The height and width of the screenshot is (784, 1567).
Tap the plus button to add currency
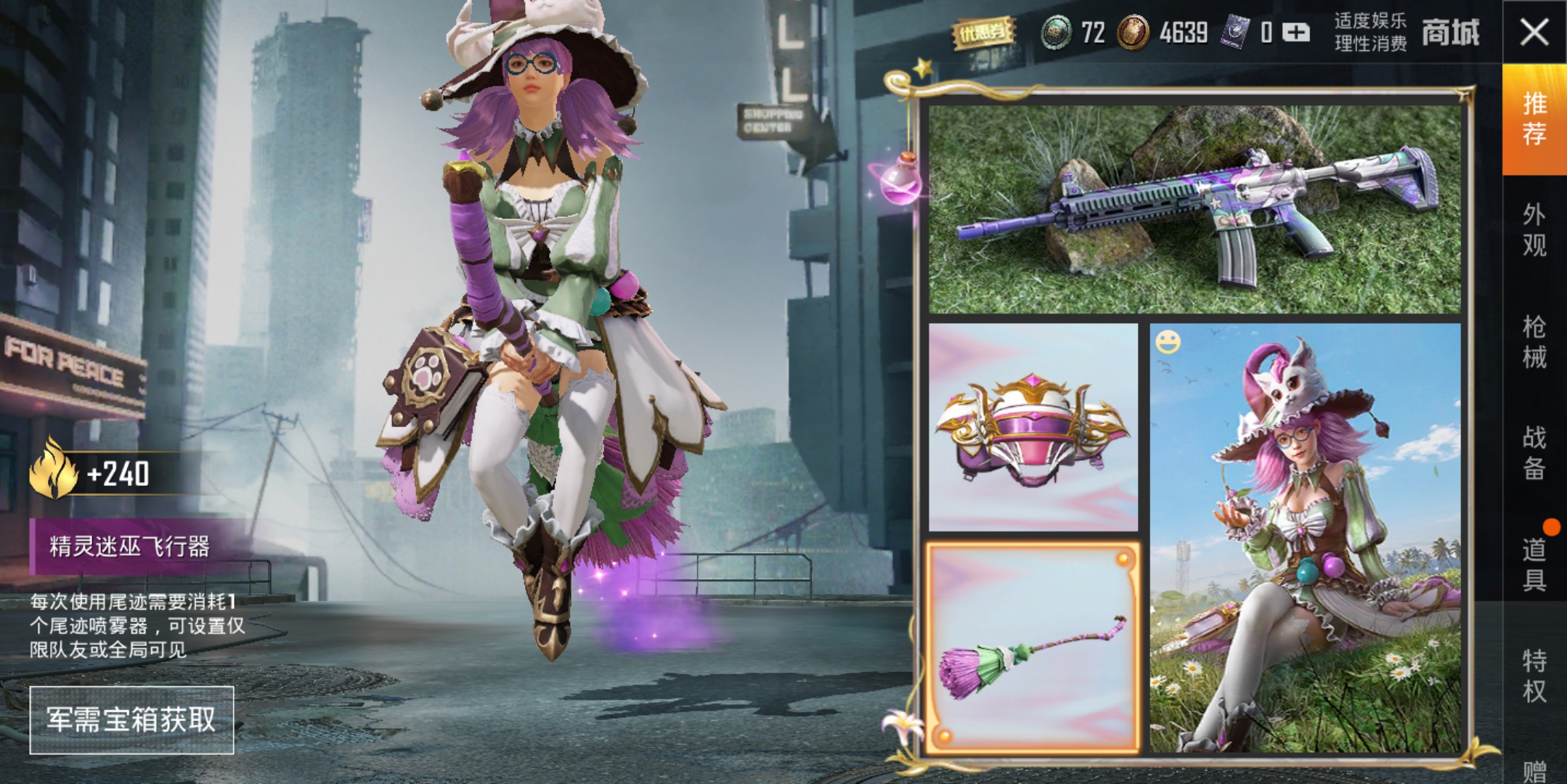pyautogui.click(x=1295, y=33)
